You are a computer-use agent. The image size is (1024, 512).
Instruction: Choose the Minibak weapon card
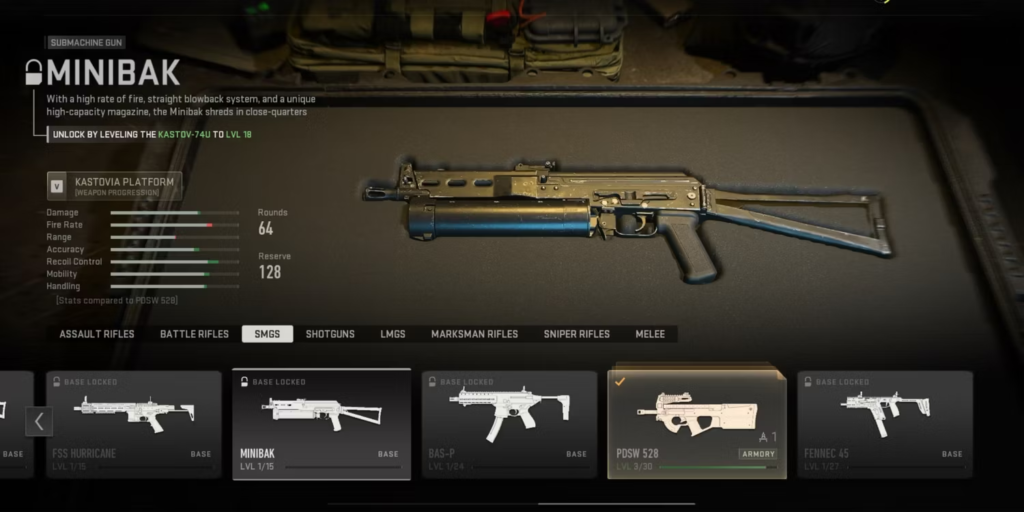pos(321,424)
